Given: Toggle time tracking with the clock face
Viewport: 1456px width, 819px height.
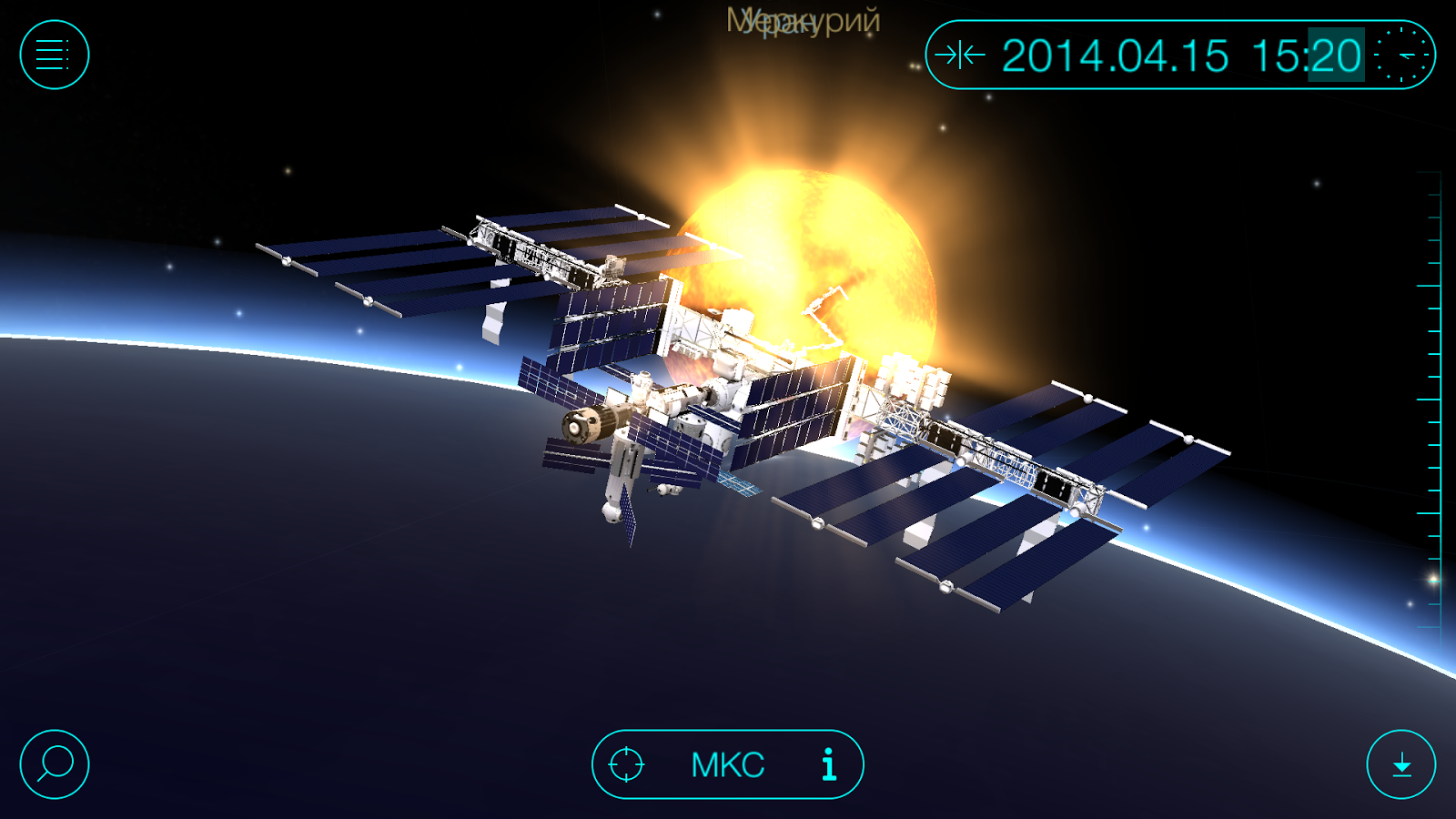Looking at the screenshot, I should [x=1401, y=55].
